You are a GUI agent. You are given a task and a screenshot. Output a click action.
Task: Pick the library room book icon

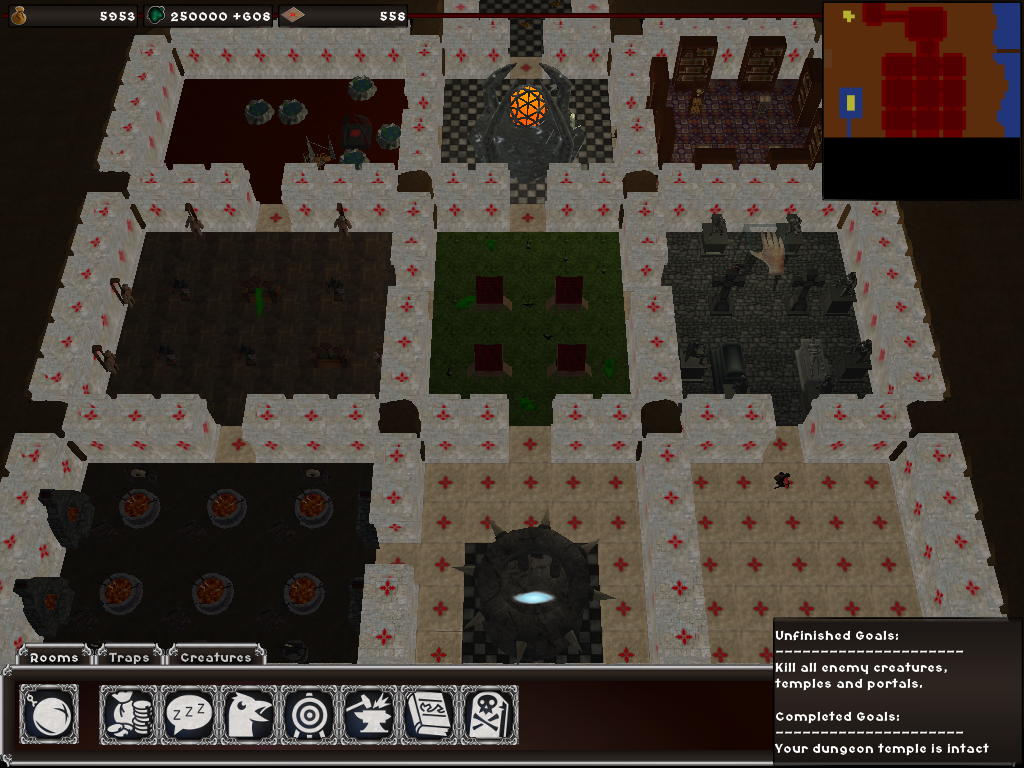pyautogui.click(x=429, y=714)
